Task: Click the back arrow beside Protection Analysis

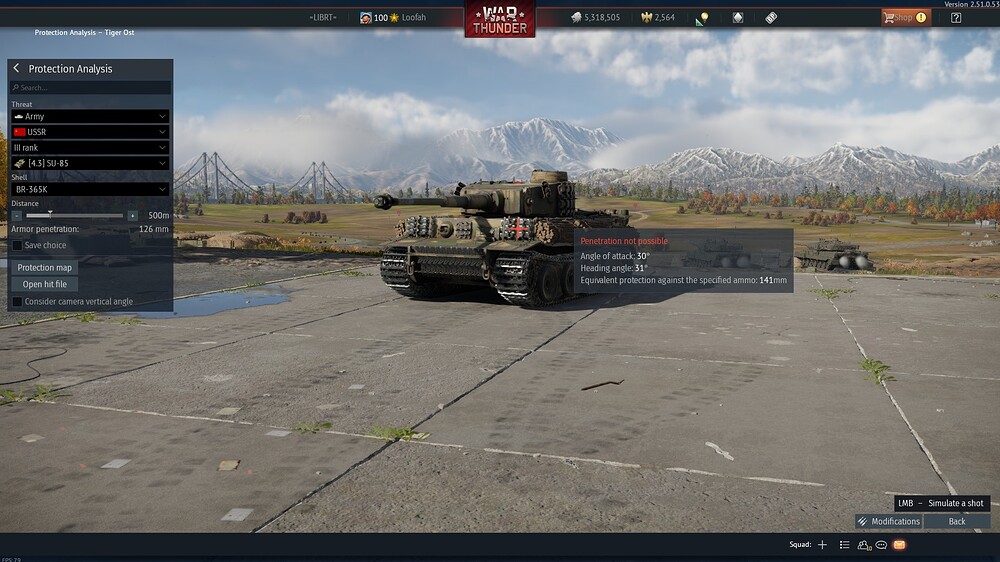Action: click(16, 68)
